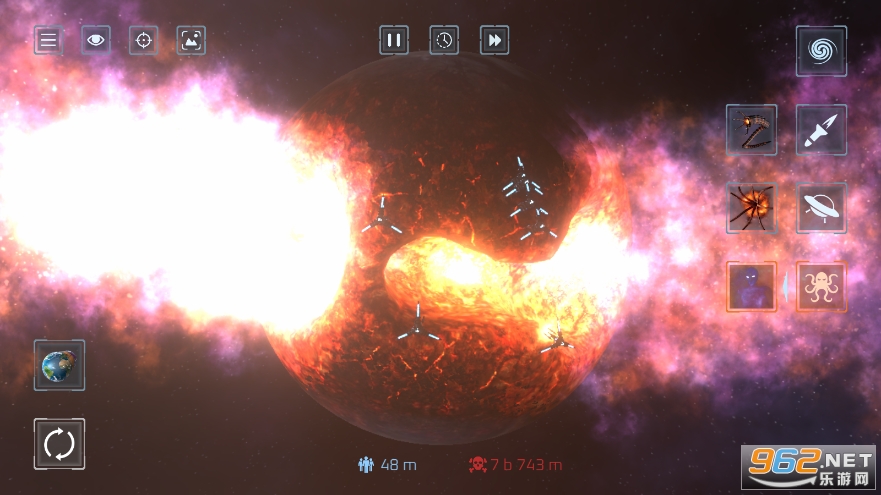Screen dimensions: 881x495
Task: Choose the blue giant figure weapon
Action: 752,287
